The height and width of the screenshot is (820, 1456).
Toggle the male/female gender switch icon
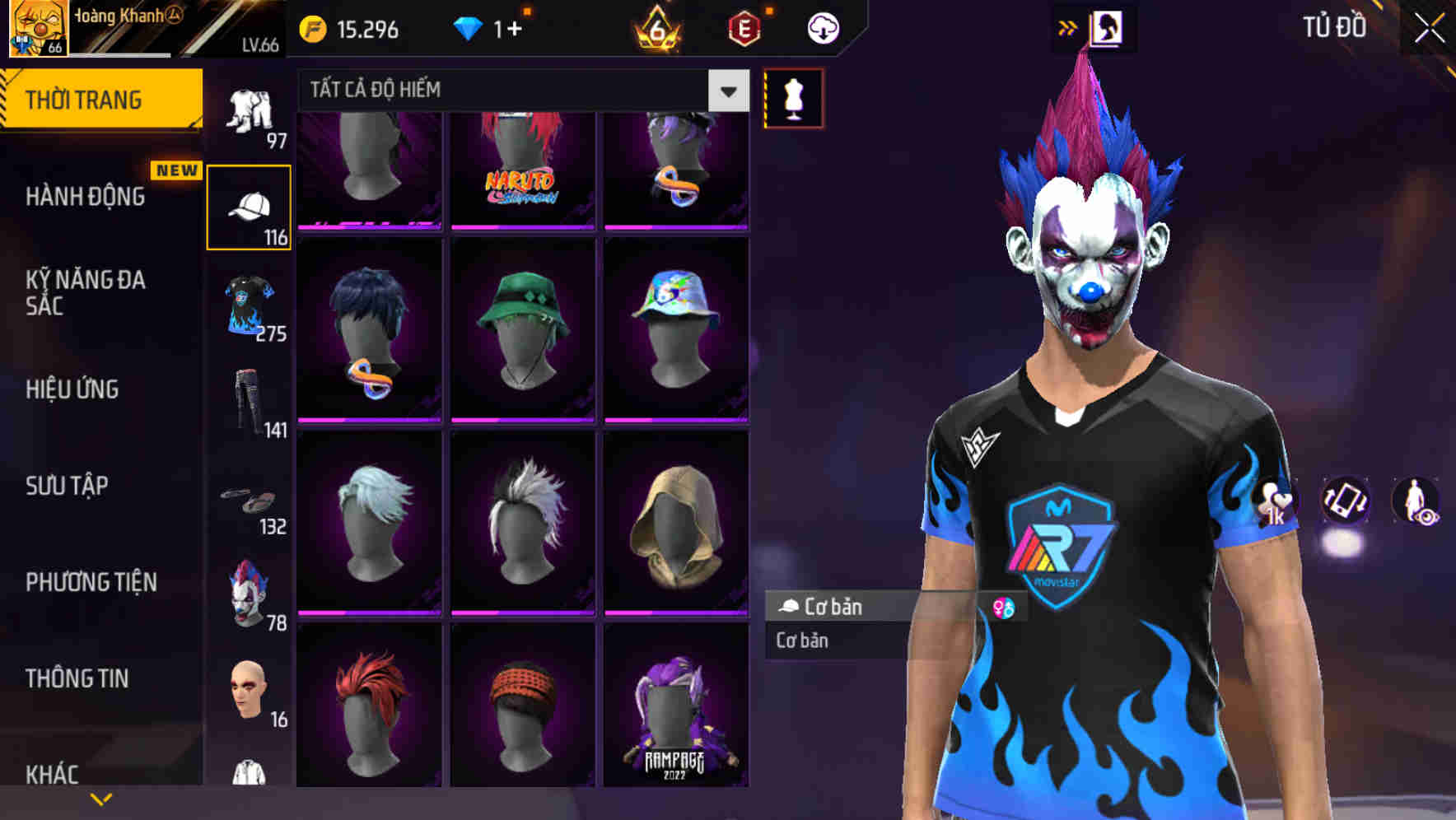[x=1003, y=607]
